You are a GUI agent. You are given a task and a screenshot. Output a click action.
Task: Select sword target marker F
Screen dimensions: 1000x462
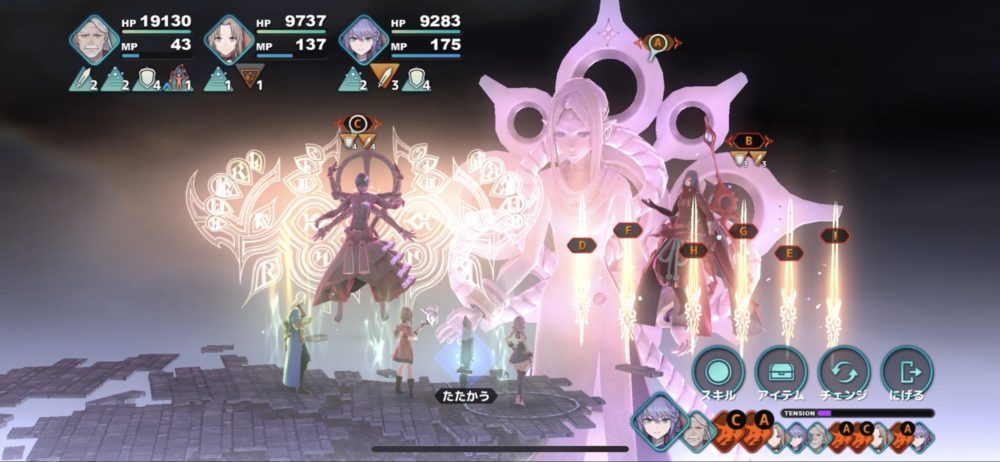(x=627, y=230)
